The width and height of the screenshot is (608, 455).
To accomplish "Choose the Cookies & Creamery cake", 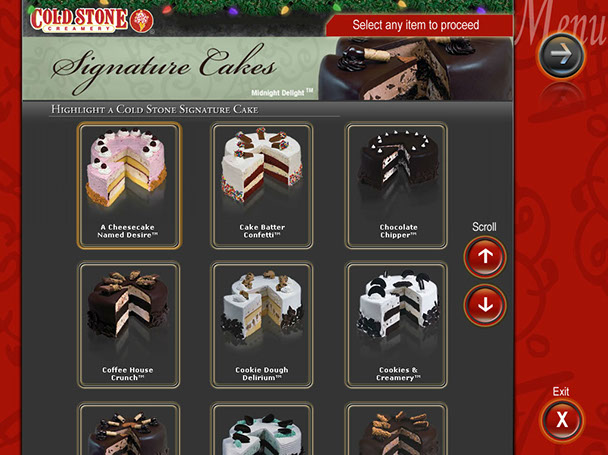I will [397, 324].
